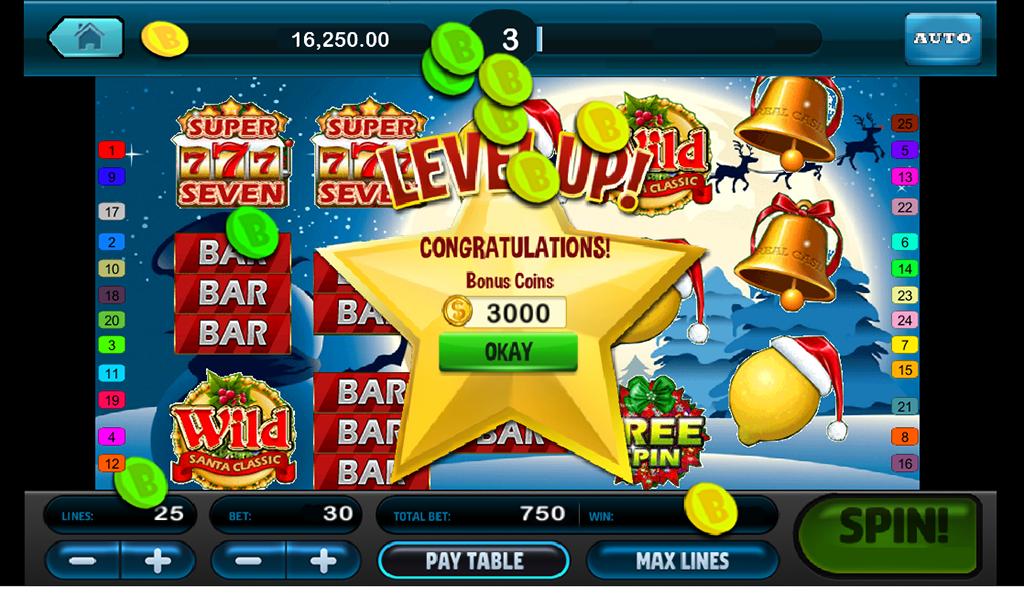Select payline marker 1

tap(110, 151)
